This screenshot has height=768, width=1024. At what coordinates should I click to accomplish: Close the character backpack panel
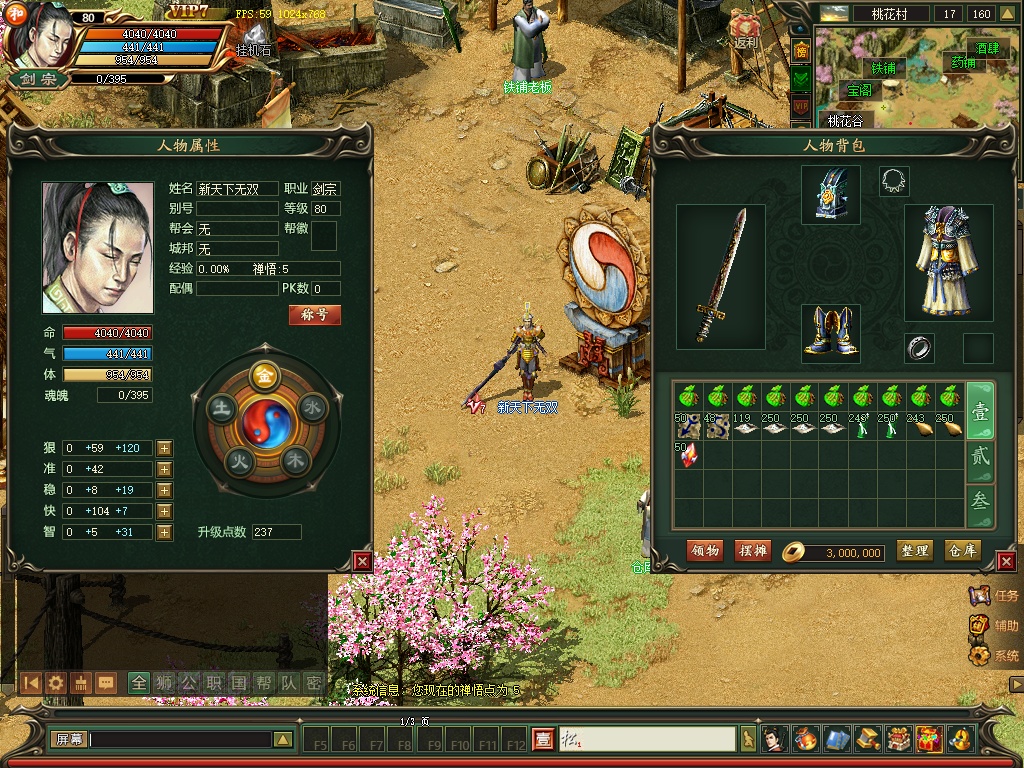pyautogui.click(x=1007, y=562)
